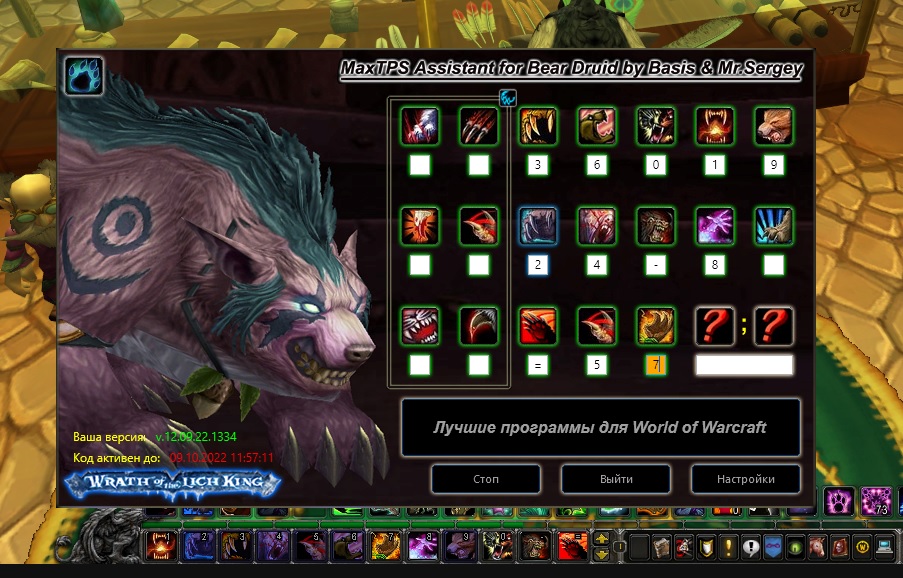The height and width of the screenshot is (578, 903).
Task: Click the Стоп button
Action: tap(486, 479)
